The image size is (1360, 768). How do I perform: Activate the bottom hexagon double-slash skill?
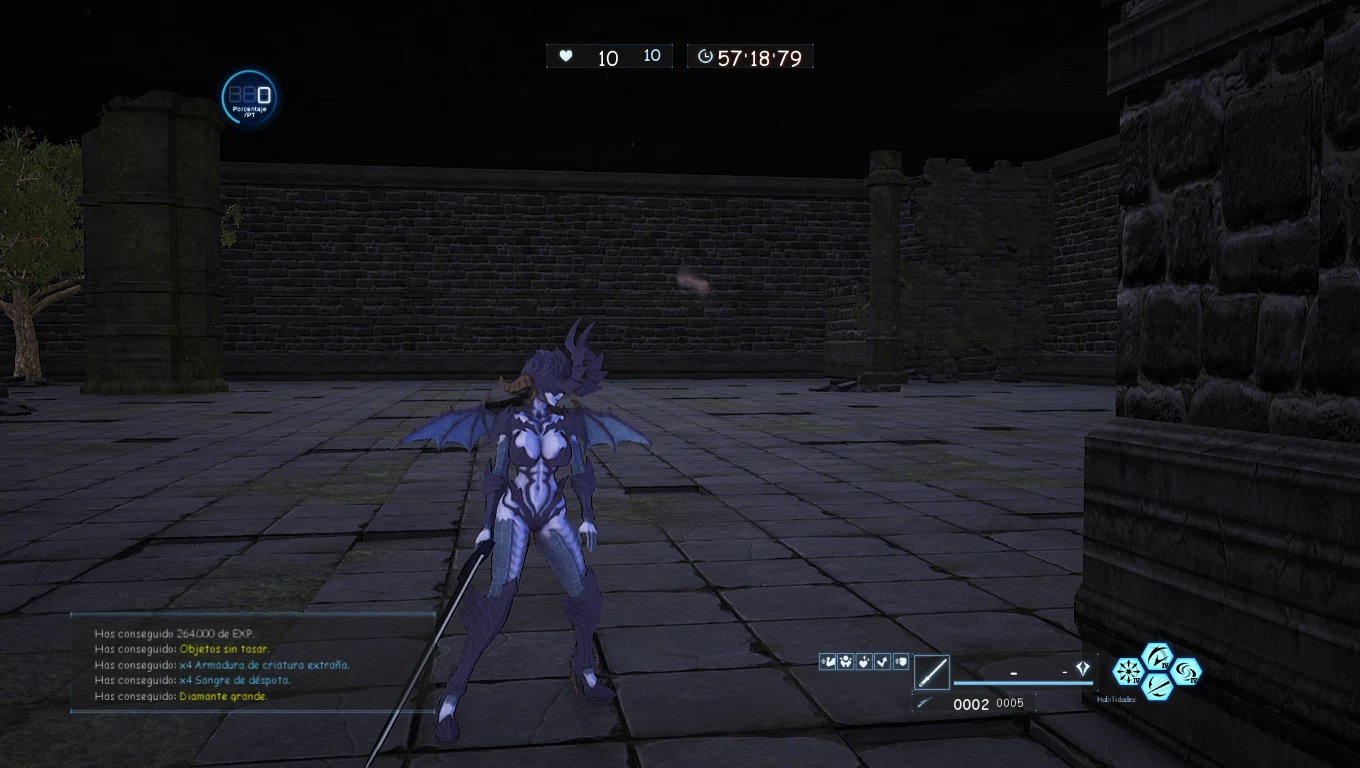[x=1157, y=686]
